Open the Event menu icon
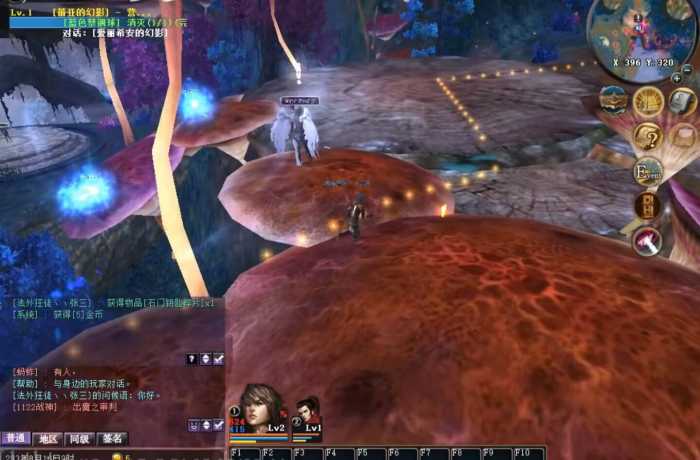The height and width of the screenshot is (460, 700). [648, 171]
